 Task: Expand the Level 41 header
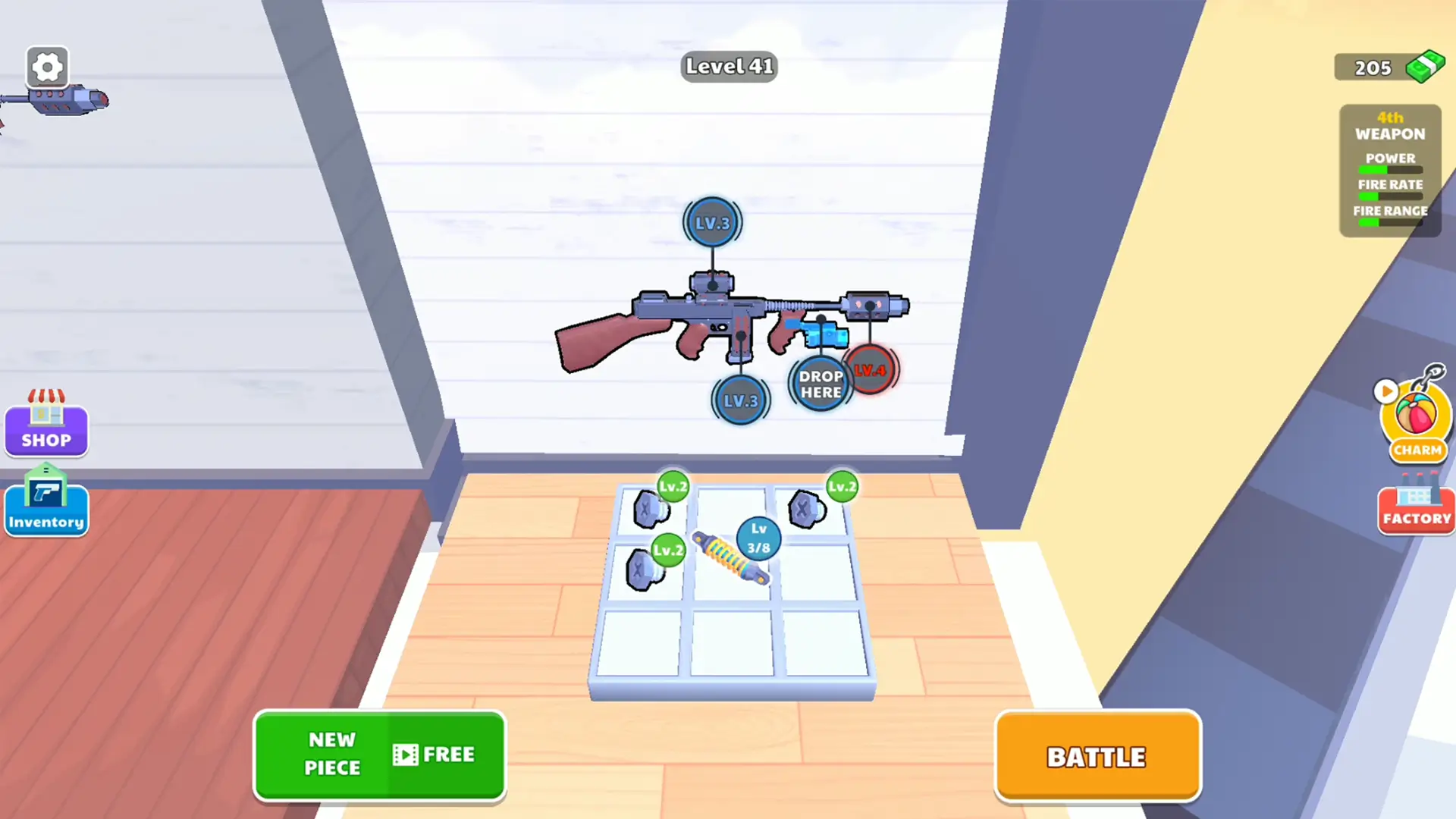(729, 67)
